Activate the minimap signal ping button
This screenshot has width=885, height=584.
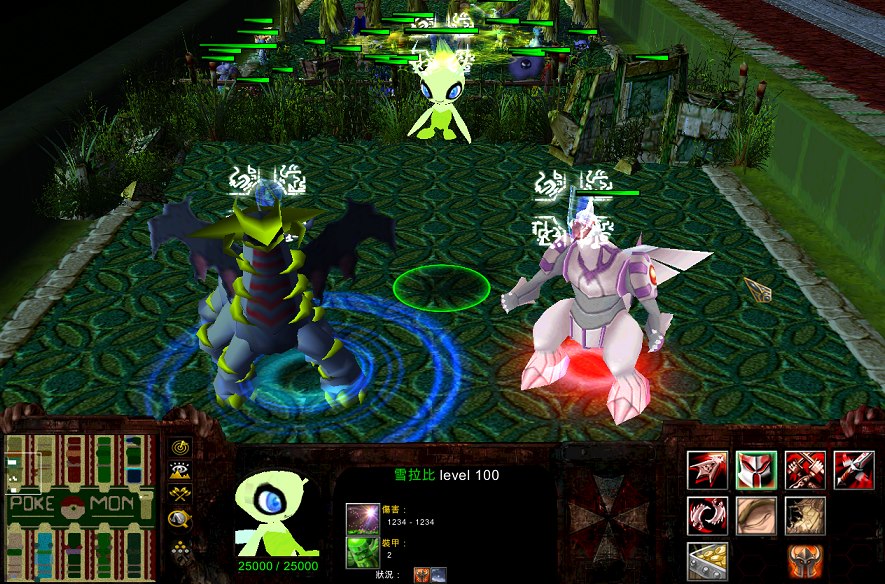point(180,446)
